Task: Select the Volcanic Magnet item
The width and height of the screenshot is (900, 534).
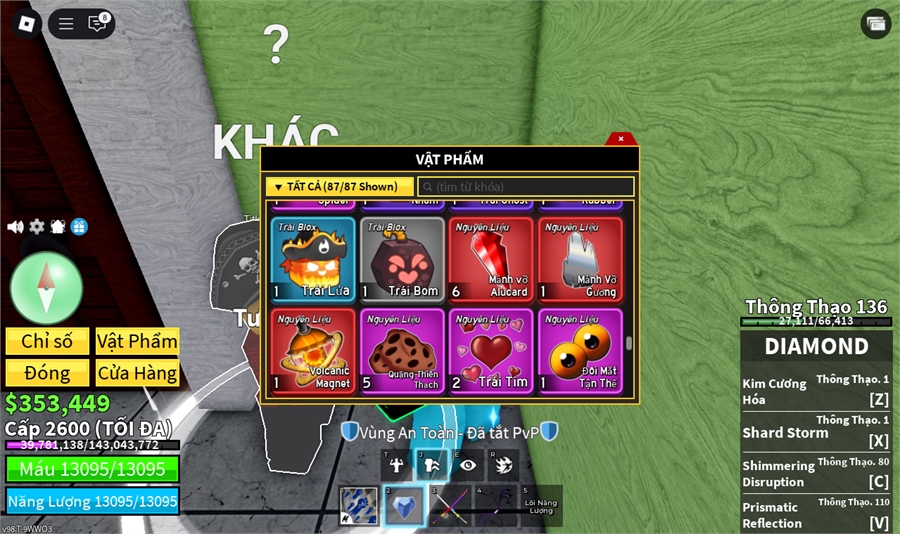Action: (313, 351)
